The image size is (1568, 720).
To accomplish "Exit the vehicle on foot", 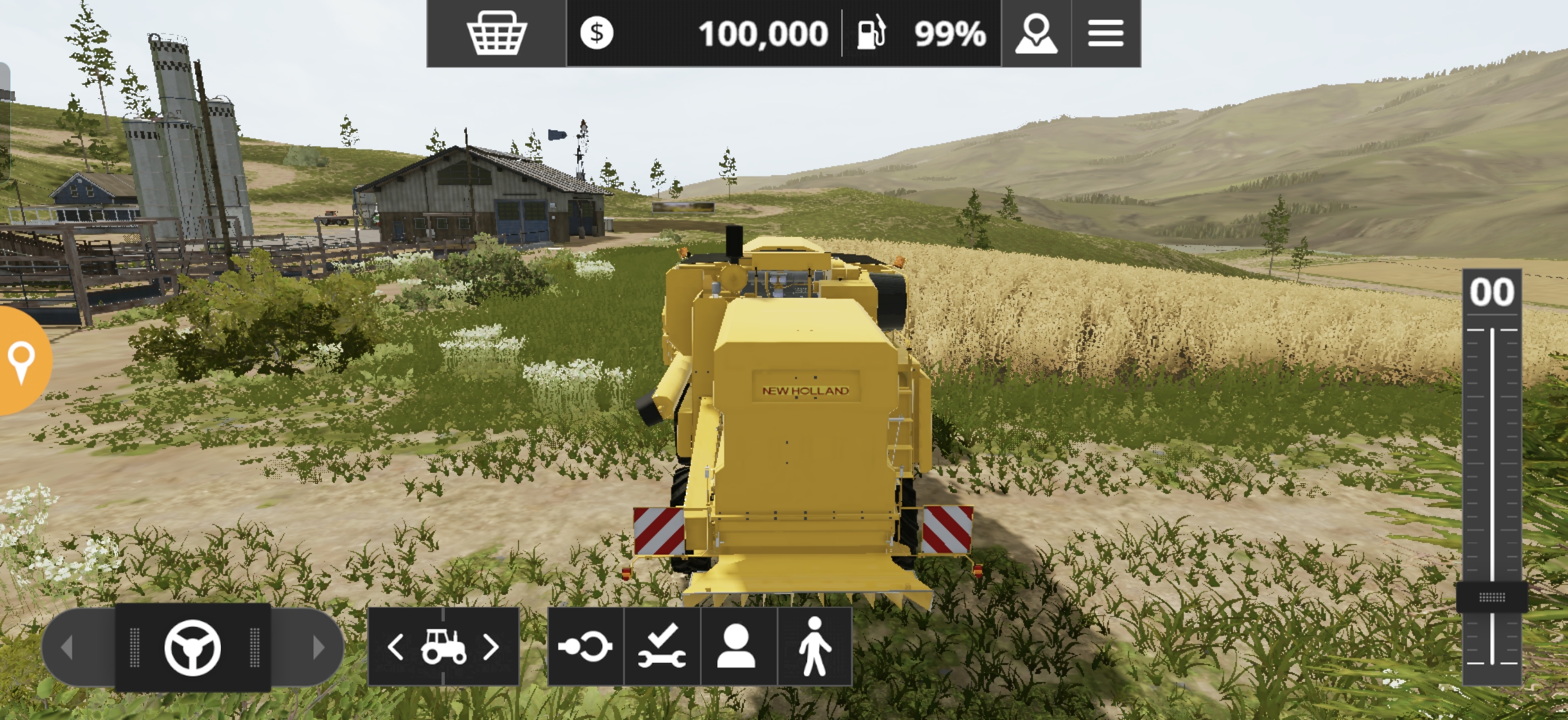I will tap(815, 647).
